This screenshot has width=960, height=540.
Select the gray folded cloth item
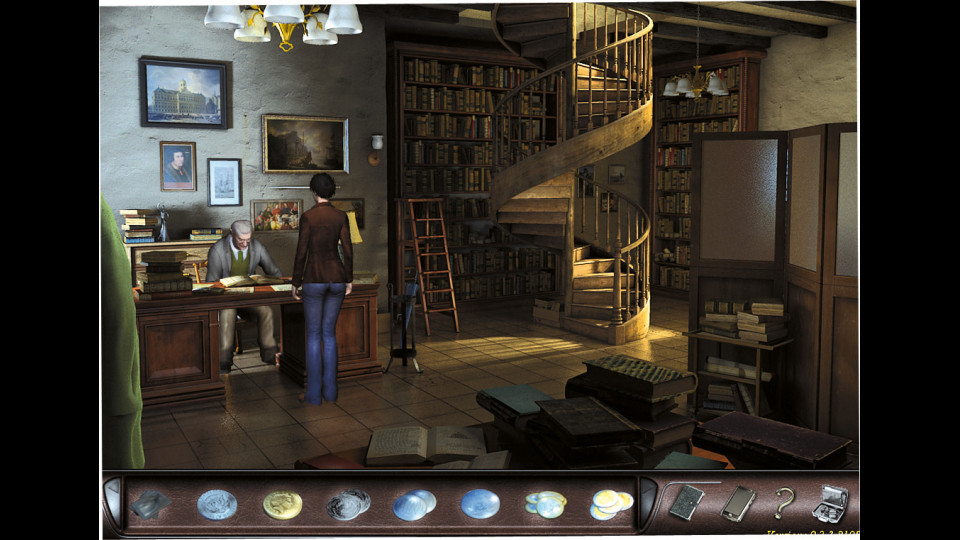tap(151, 504)
